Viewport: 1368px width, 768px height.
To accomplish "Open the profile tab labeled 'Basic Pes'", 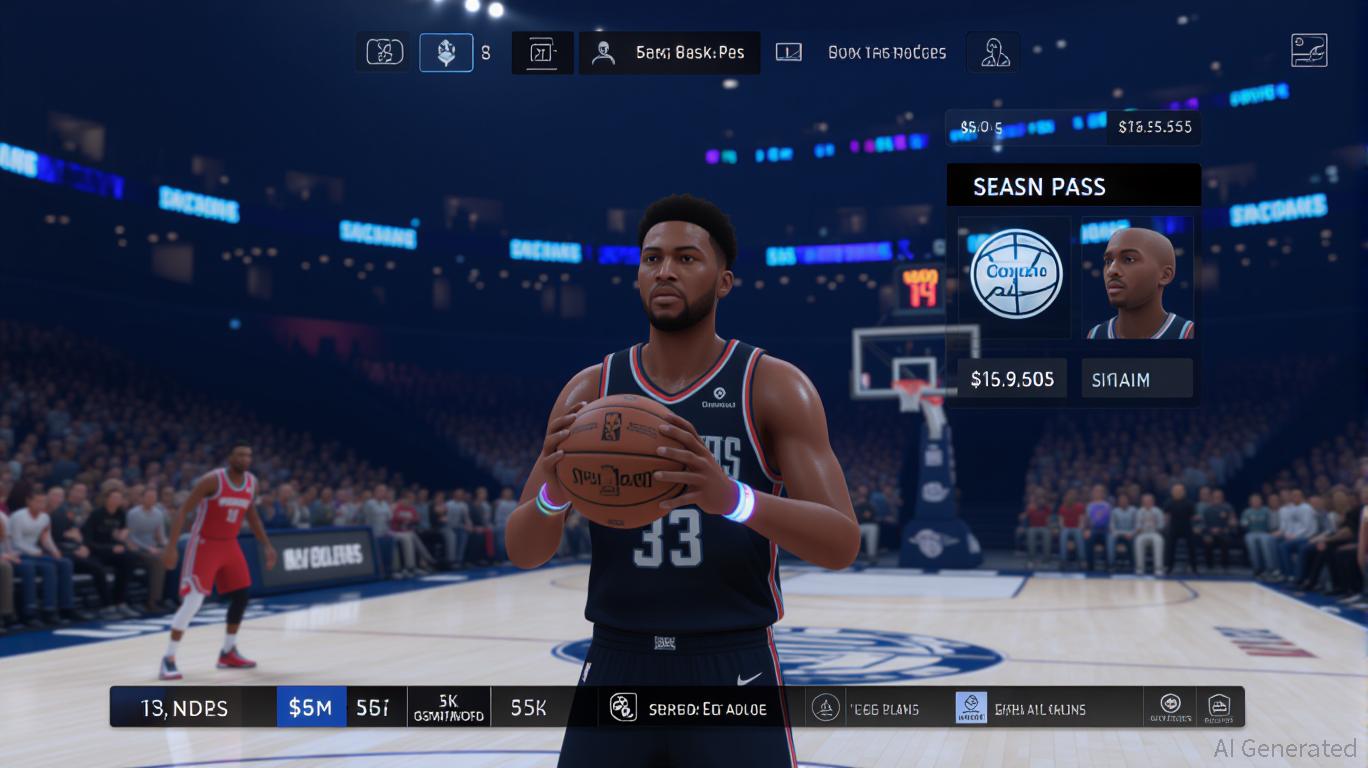I will coord(669,53).
